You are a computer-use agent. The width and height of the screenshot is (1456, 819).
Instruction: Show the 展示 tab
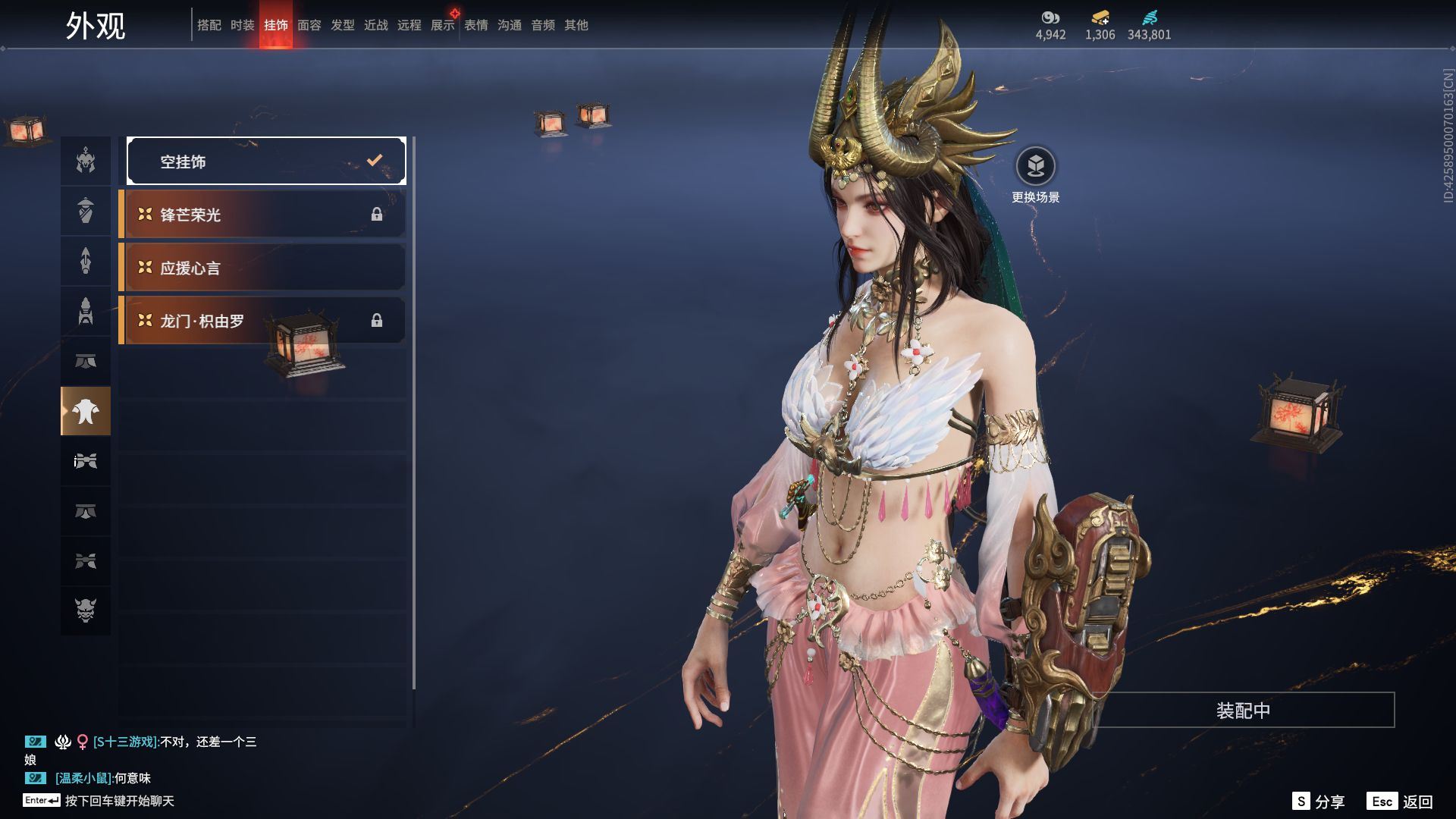click(443, 25)
